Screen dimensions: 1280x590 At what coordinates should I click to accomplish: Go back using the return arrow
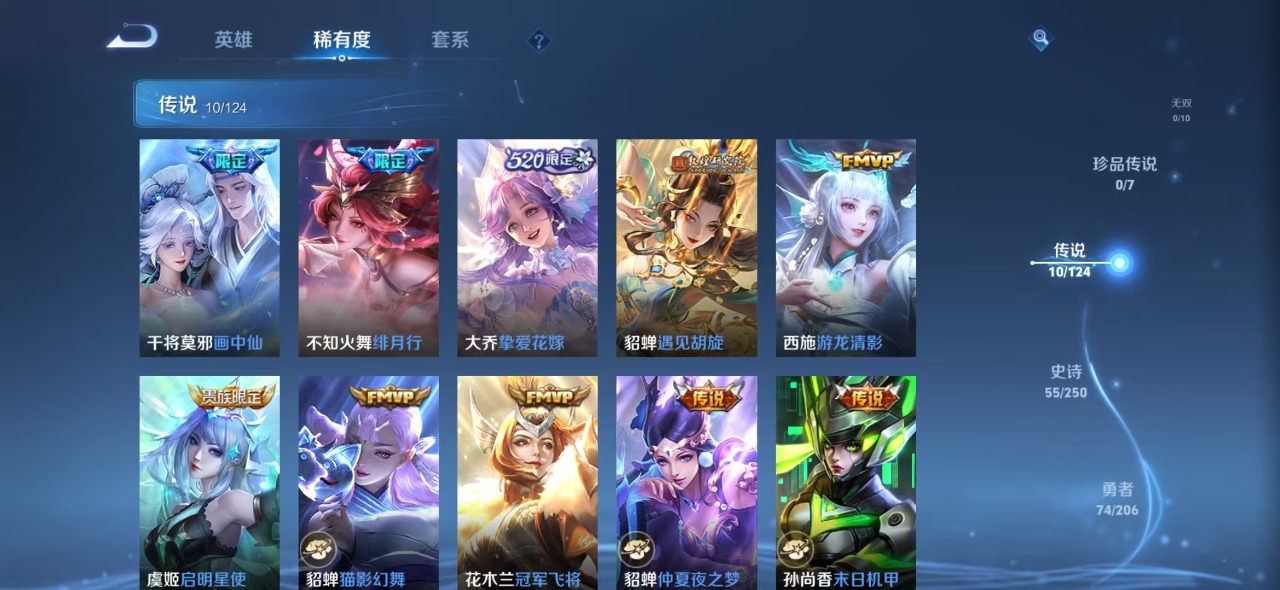[133, 38]
